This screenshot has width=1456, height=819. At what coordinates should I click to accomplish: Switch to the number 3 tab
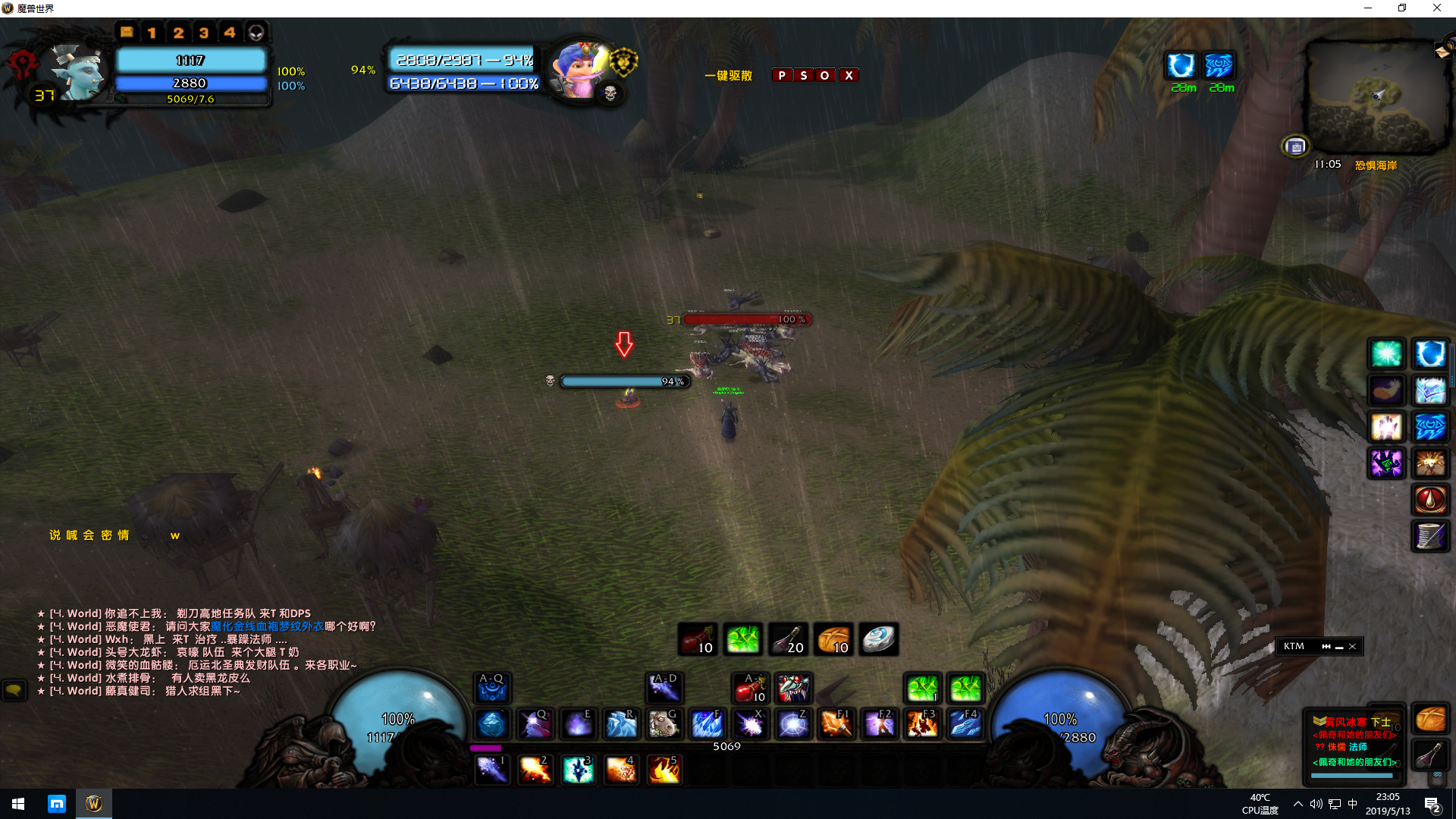point(203,33)
